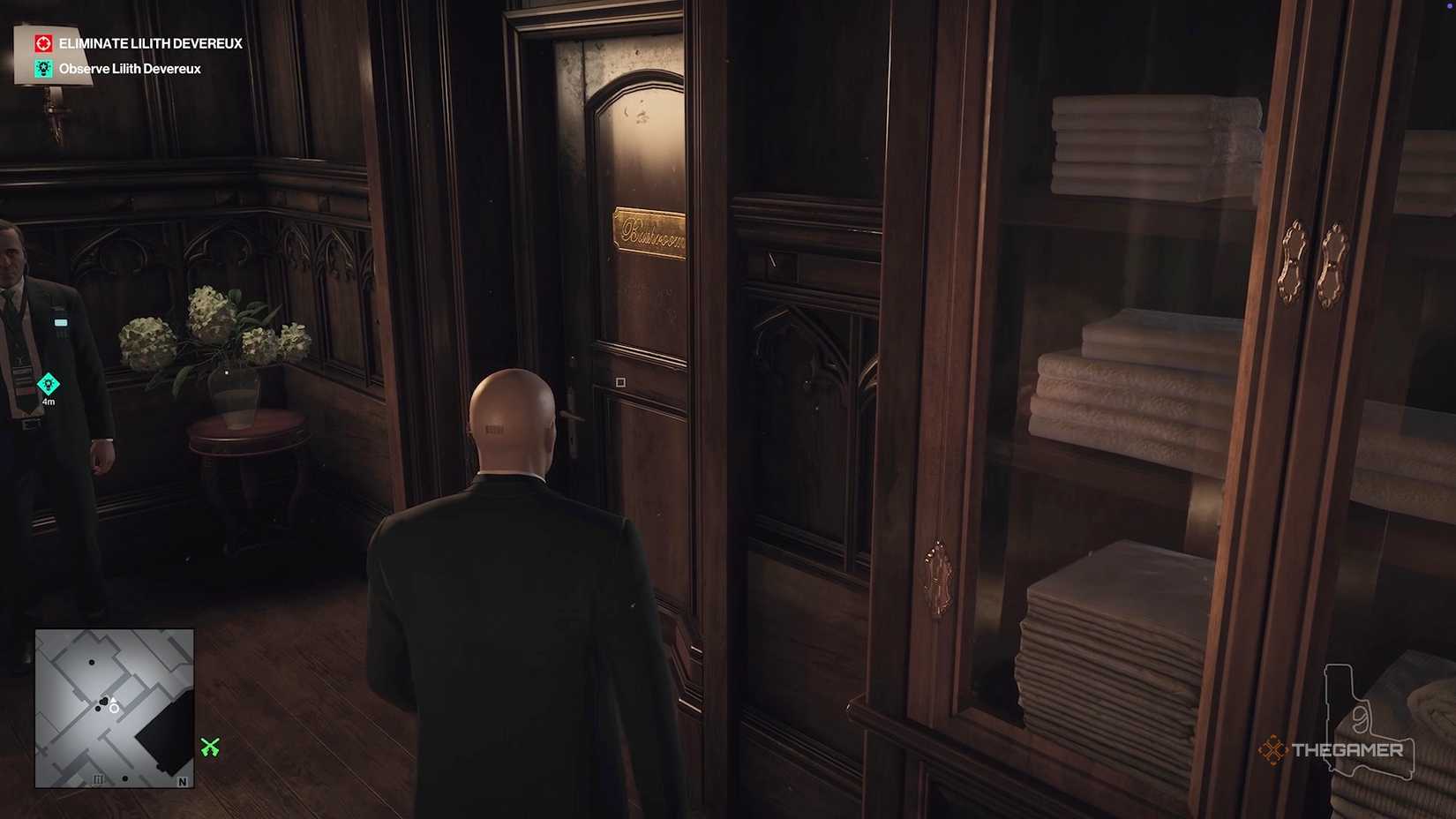Click the N compass indicator on the minimap
This screenshot has width=1456, height=819.
point(182,782)
